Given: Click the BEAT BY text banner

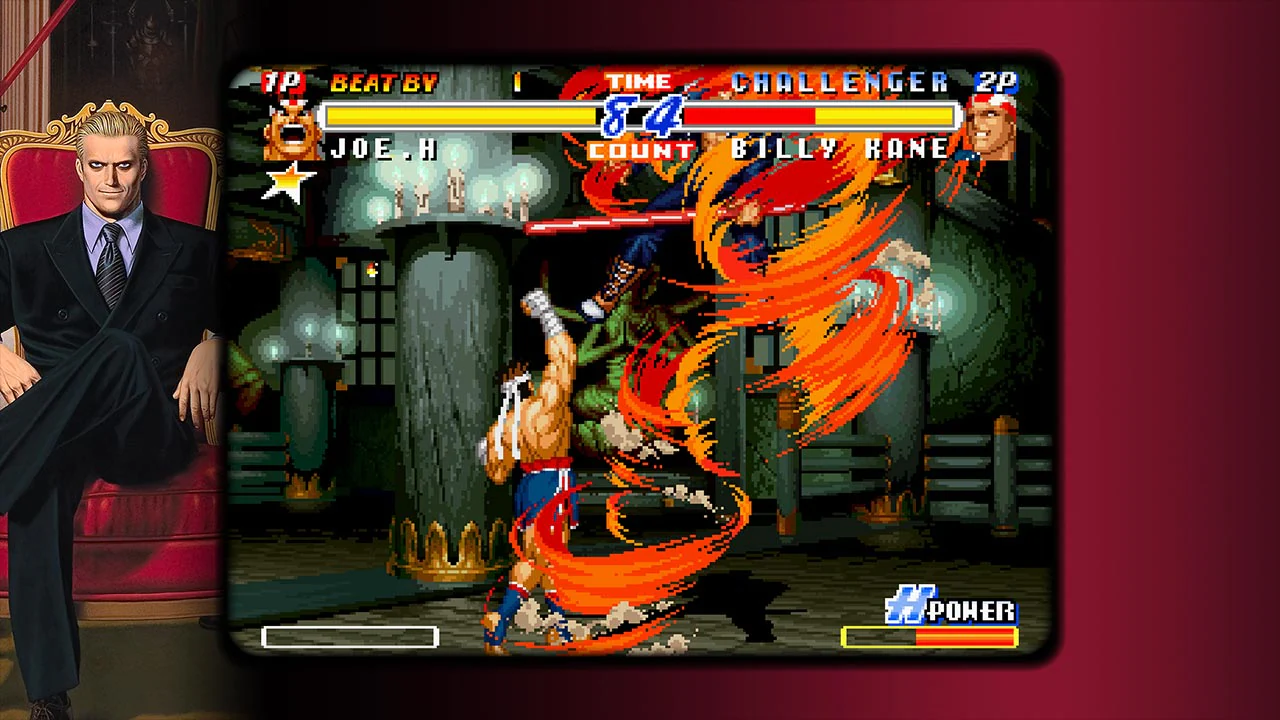Looking at the screenshot, I should [384, 83].
